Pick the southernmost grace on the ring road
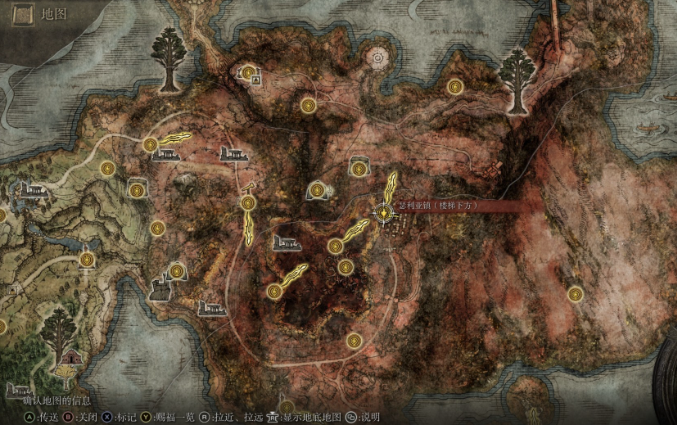Viewport: 677px width, 425px height. (x=354, y=341)
